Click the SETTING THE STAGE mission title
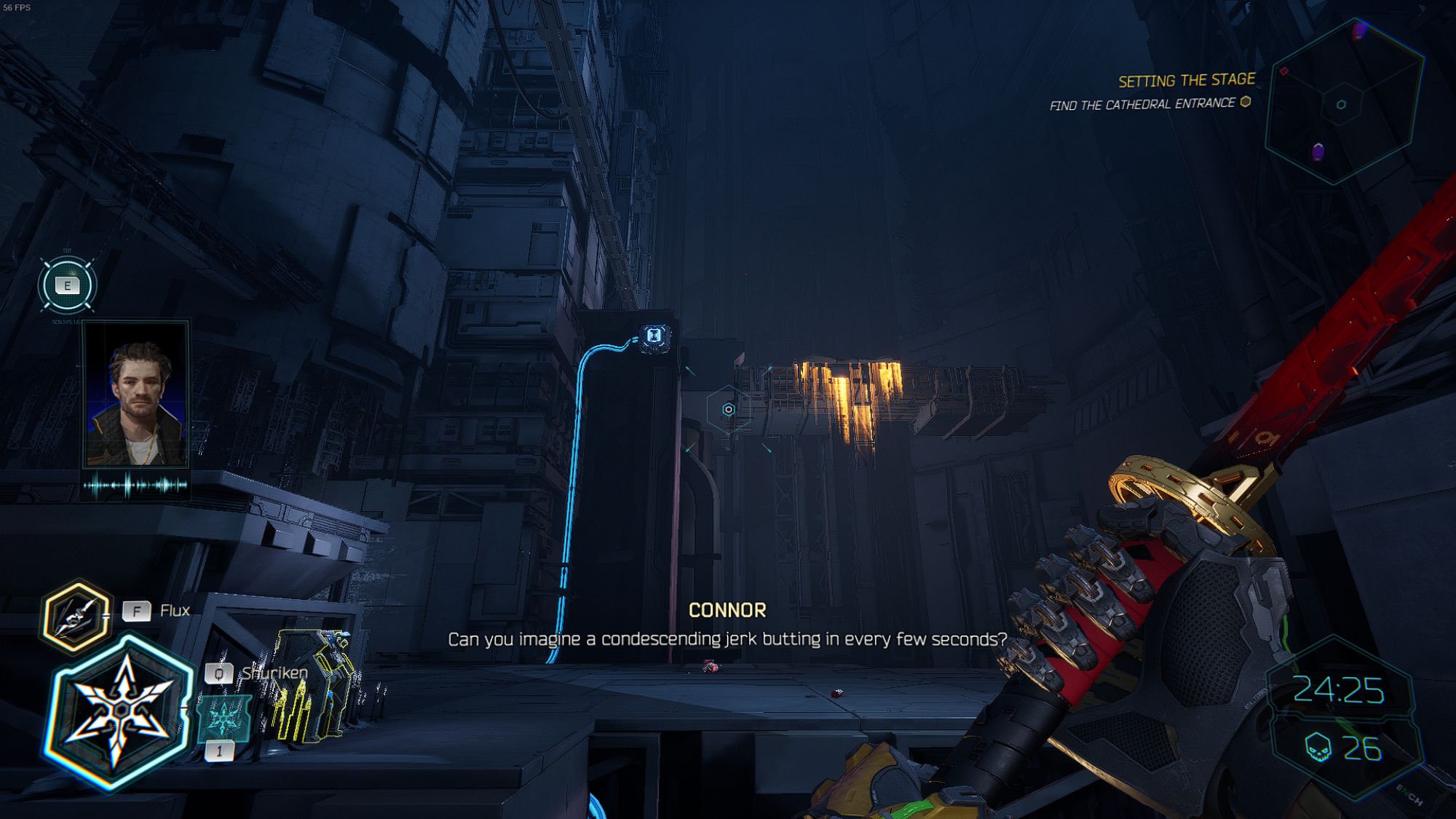Screen dimensions: 1456x819 click(x=1187, y=80)
